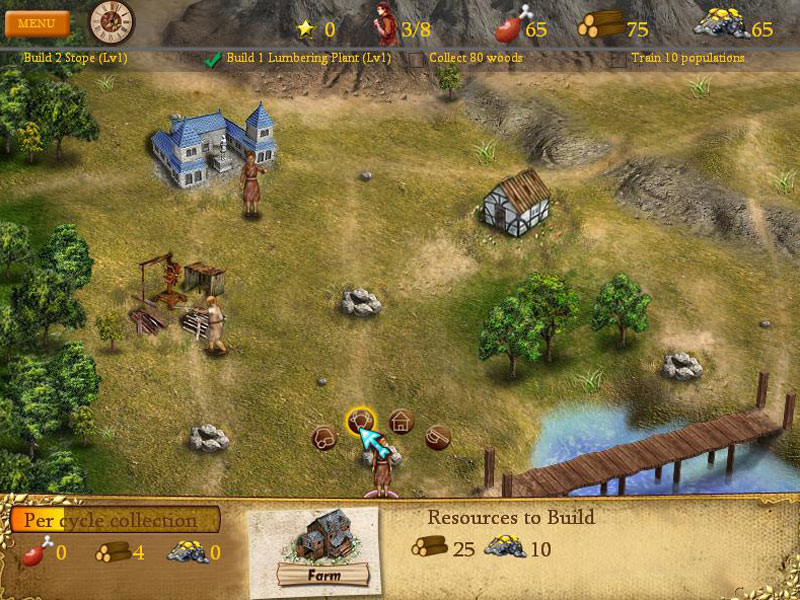Choose the axe lumbering build icon

pos(438,437)
